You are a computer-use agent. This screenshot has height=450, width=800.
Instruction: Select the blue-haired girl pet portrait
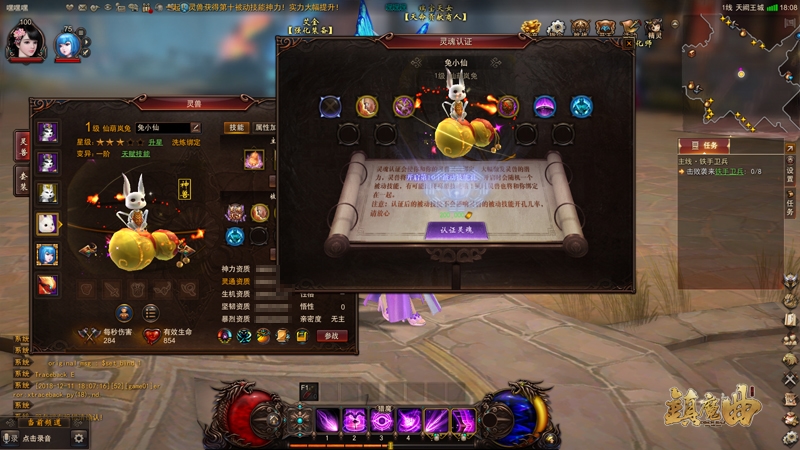coord(47,254)
